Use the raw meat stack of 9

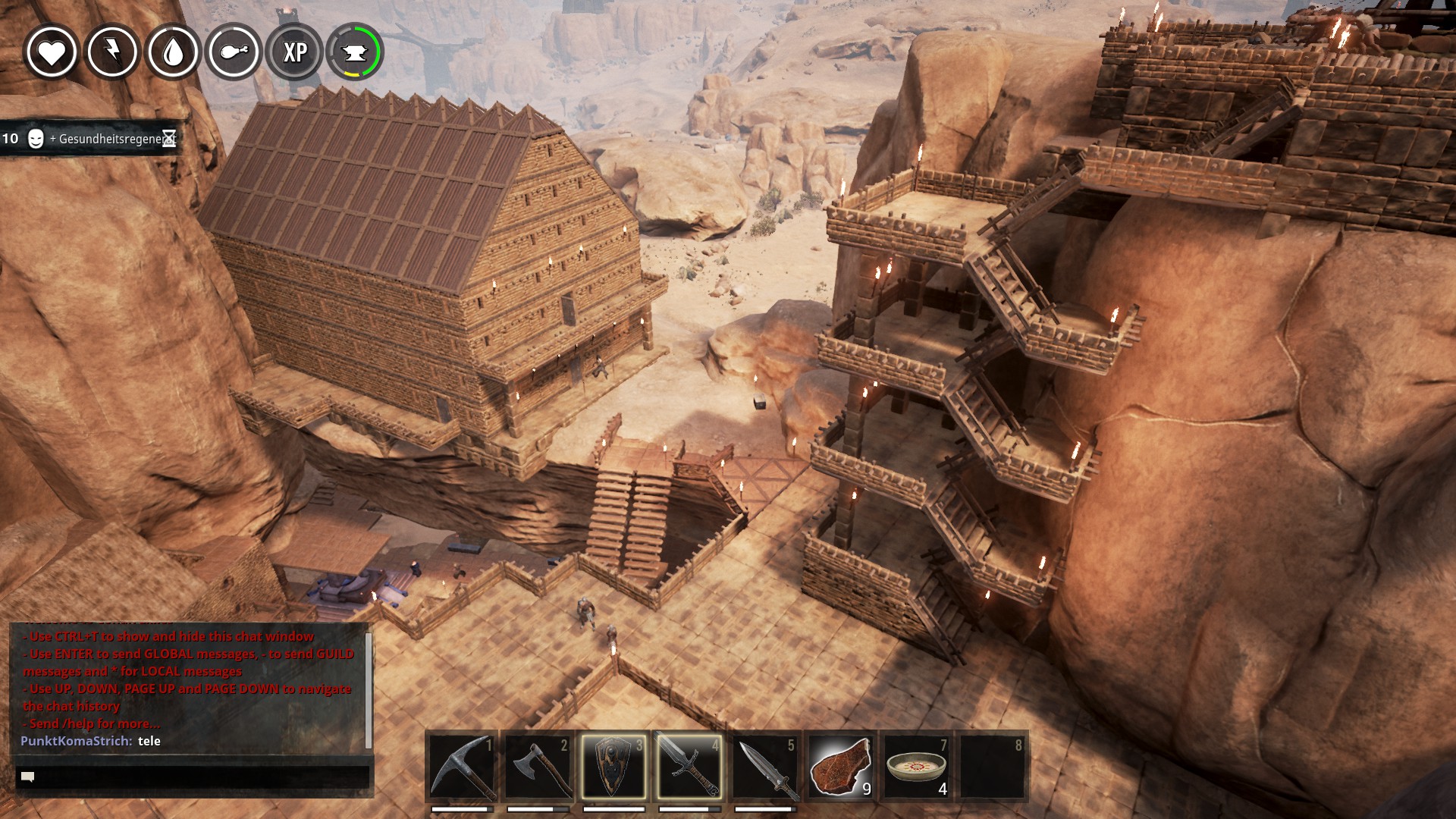point(841,767)
